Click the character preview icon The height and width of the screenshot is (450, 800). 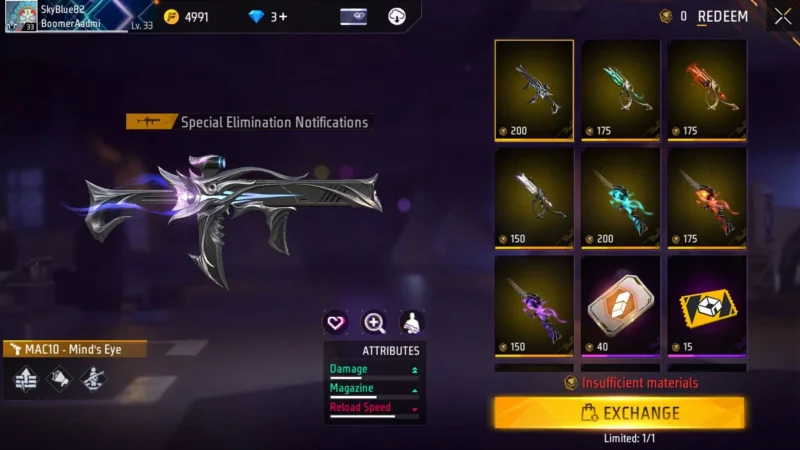click(x=411, y=322)
